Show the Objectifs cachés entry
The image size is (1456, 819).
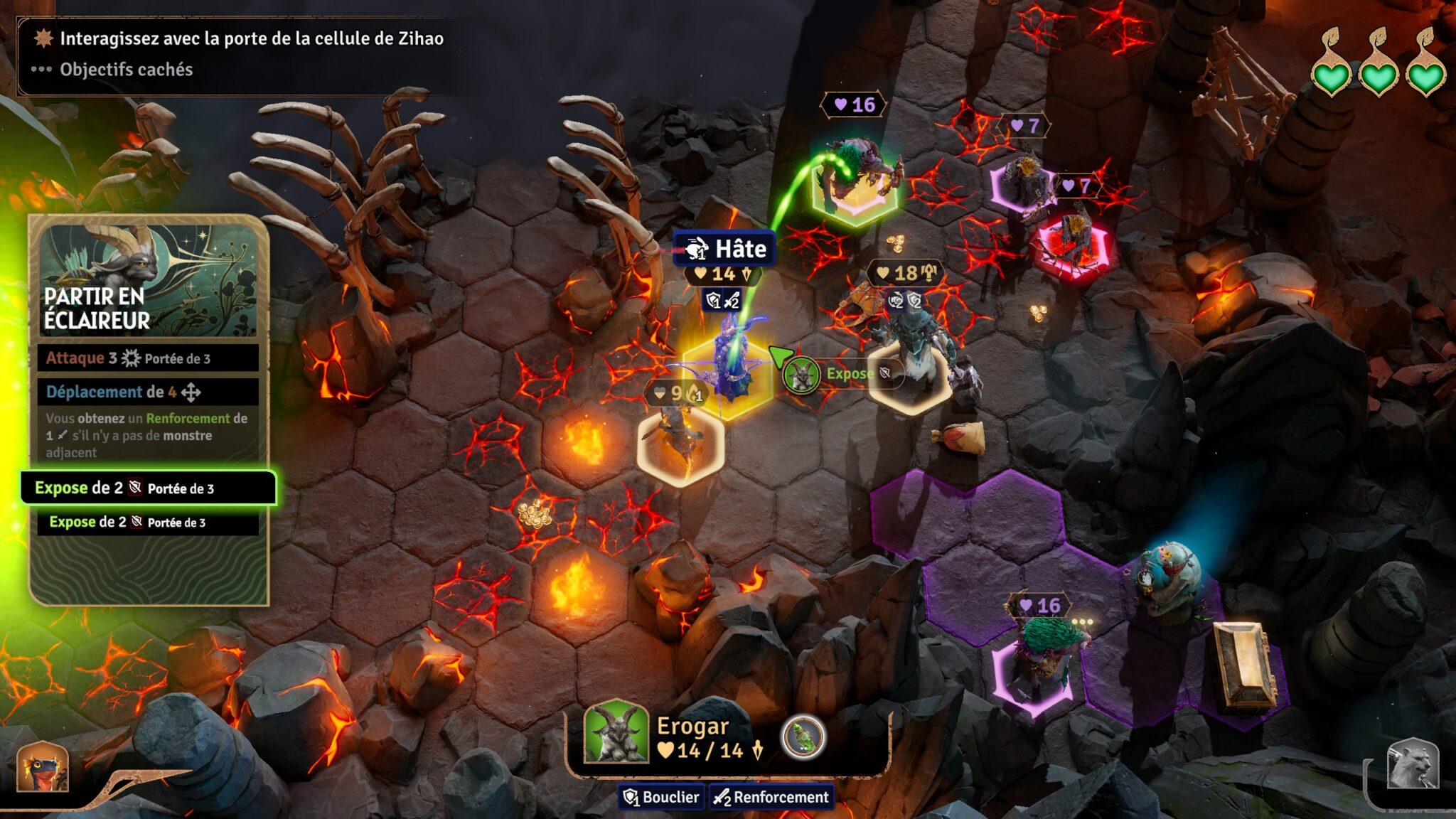[x=126, y=70]
